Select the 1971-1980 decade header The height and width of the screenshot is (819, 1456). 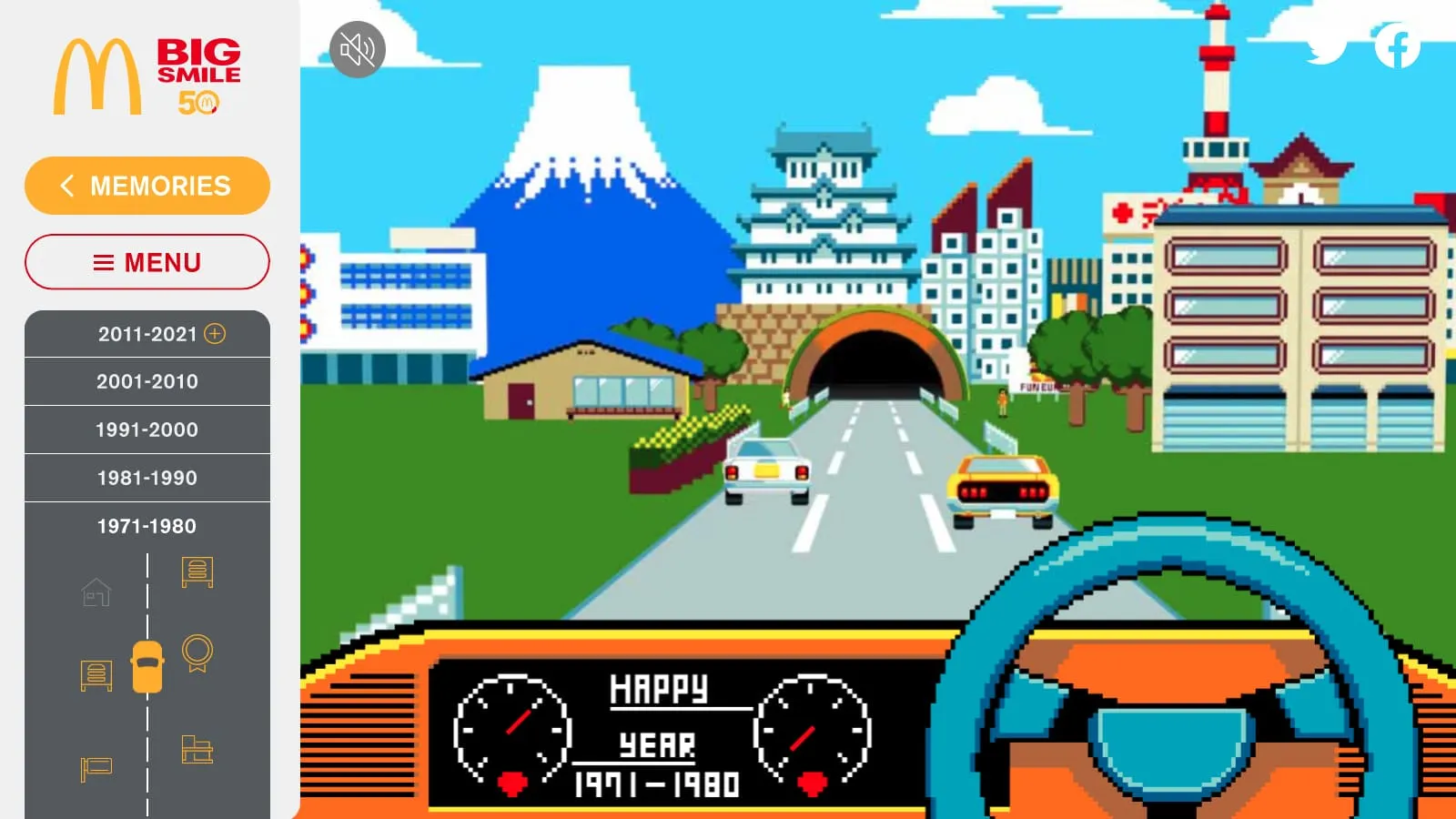tap(147, 526)
